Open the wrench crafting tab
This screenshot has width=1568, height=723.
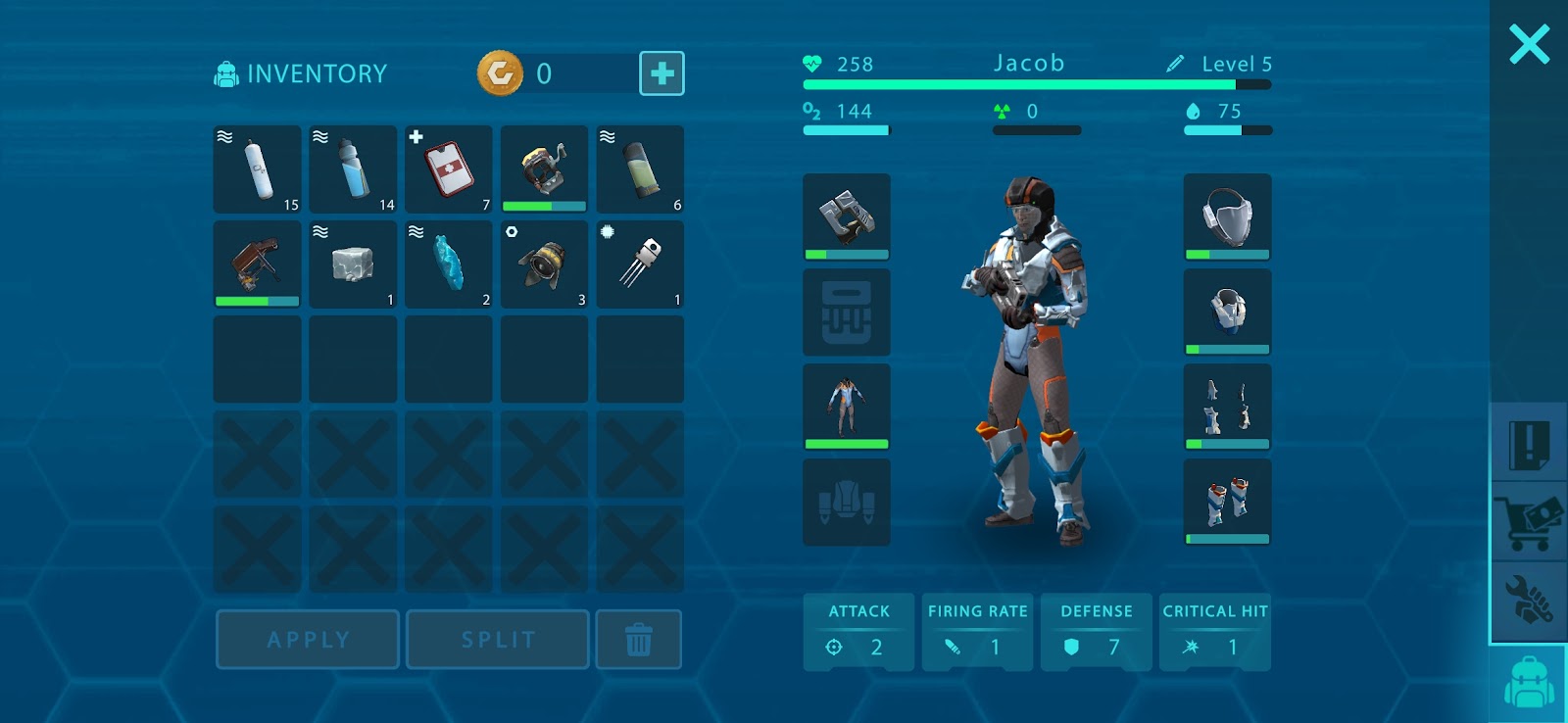point(1529,600)
